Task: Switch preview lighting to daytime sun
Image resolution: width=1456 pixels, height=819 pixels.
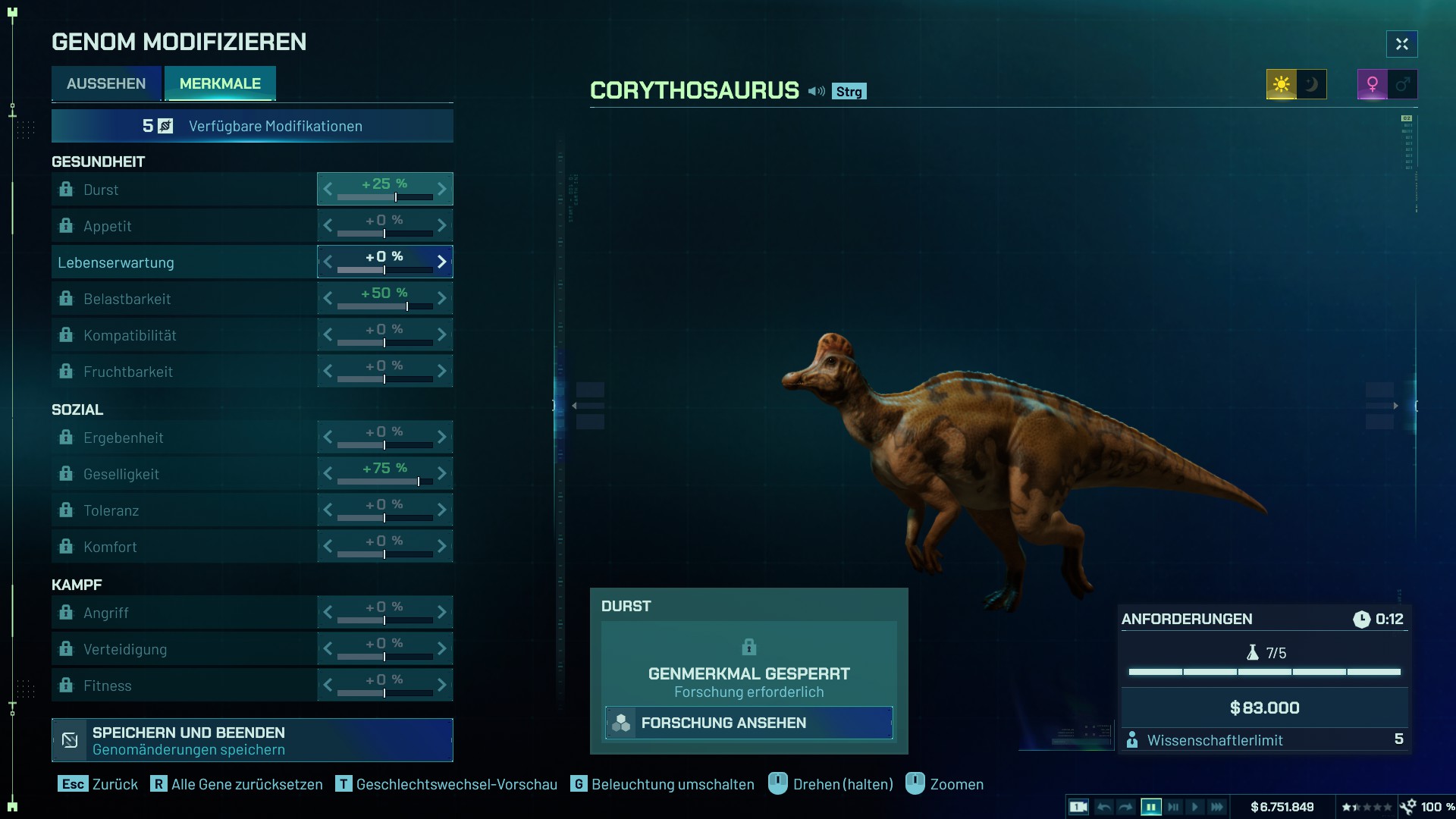Action: 1282,84
